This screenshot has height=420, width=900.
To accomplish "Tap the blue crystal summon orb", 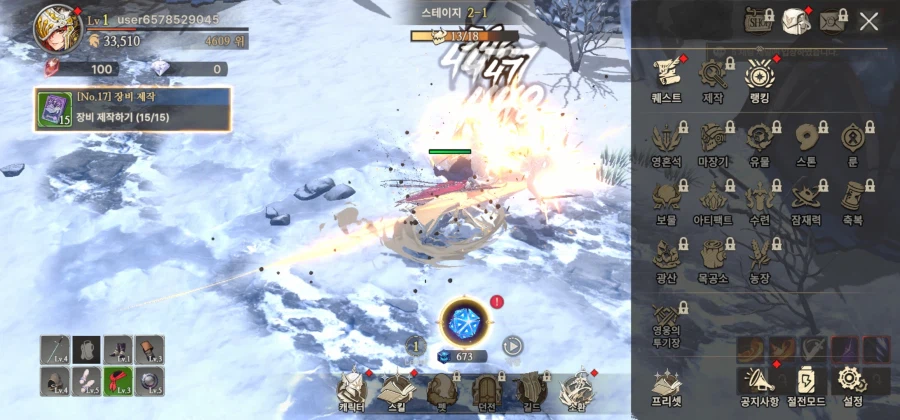I will click(463, 322).
